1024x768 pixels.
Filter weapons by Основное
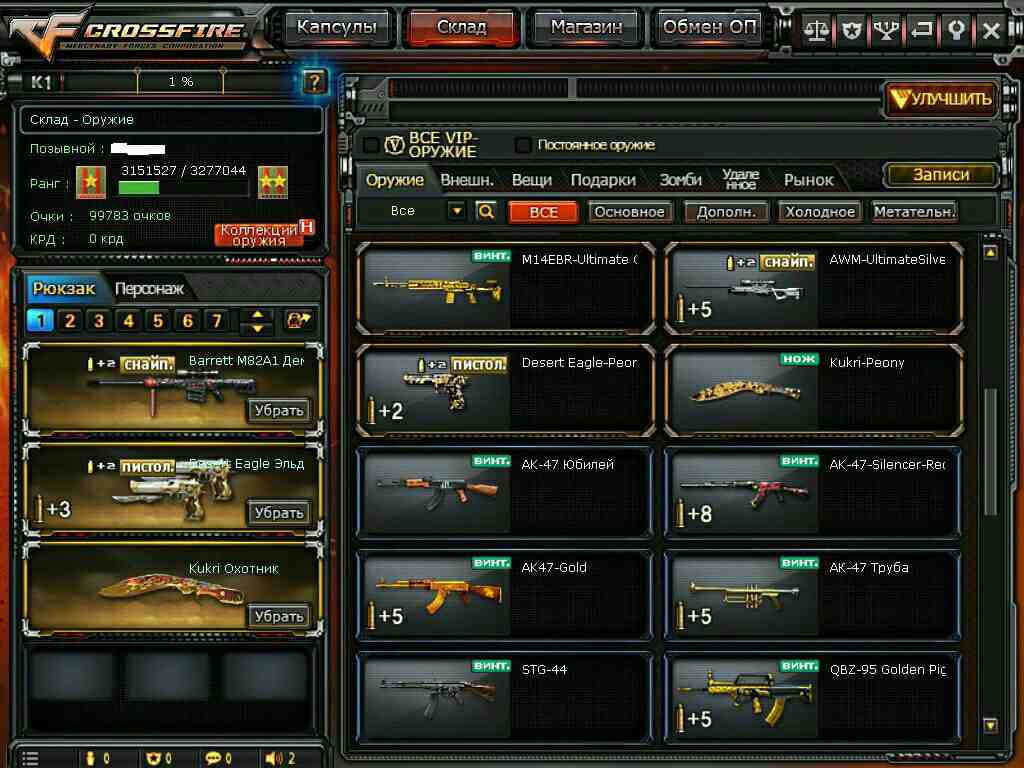coord(629,212)
